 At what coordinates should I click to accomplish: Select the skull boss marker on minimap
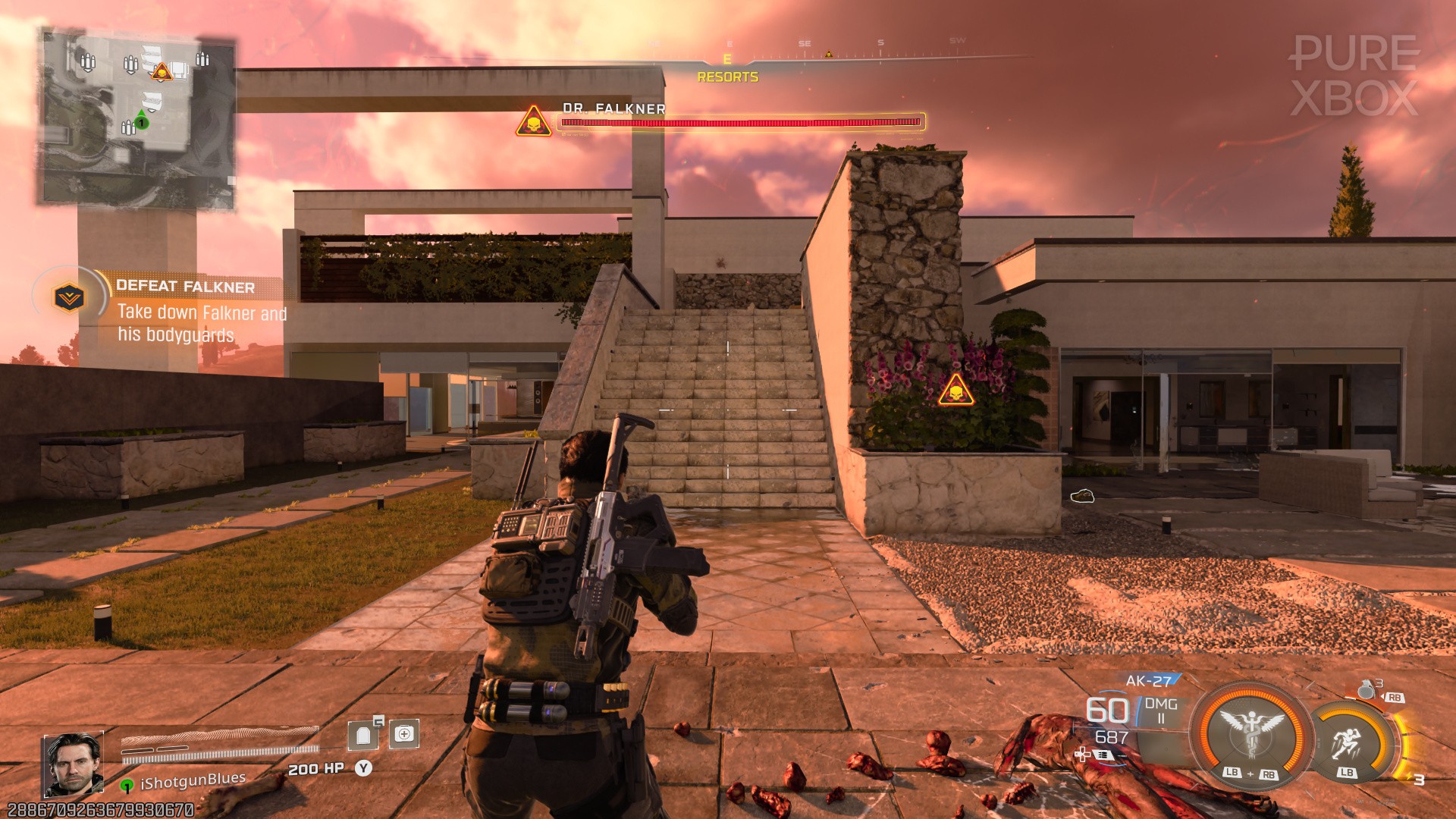click(x=162, y=73)
